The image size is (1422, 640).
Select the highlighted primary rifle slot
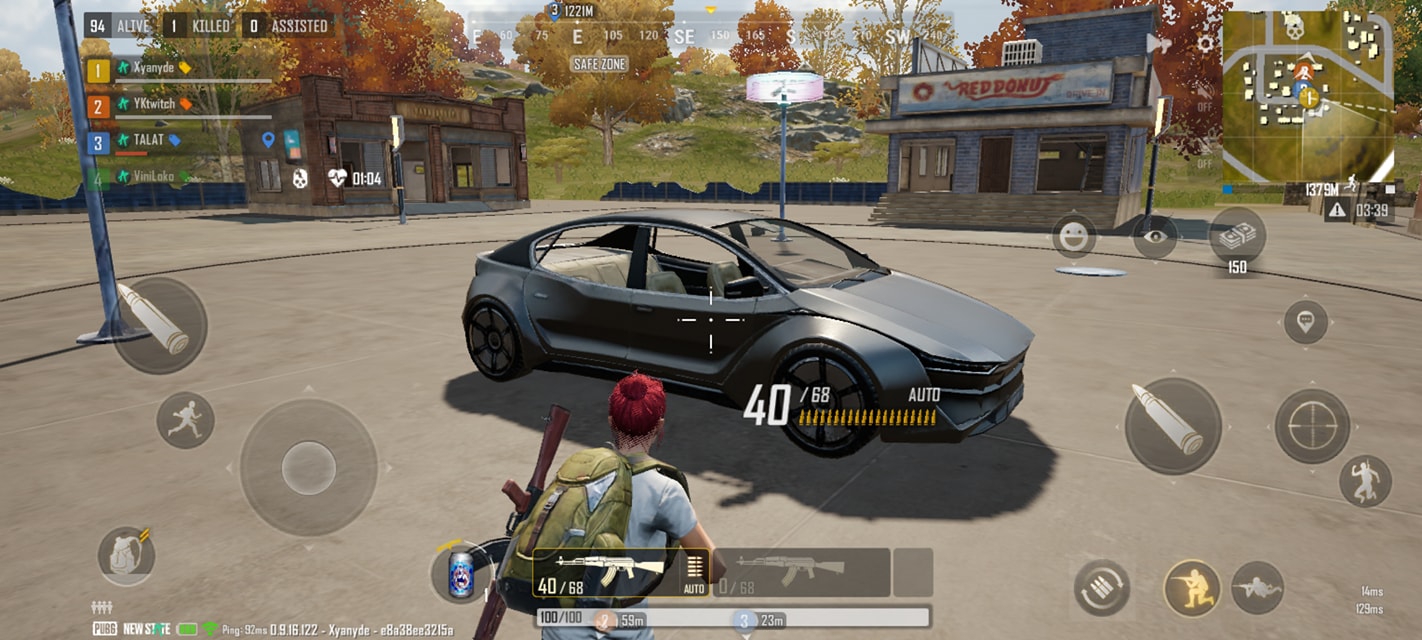tap(608, 572)
